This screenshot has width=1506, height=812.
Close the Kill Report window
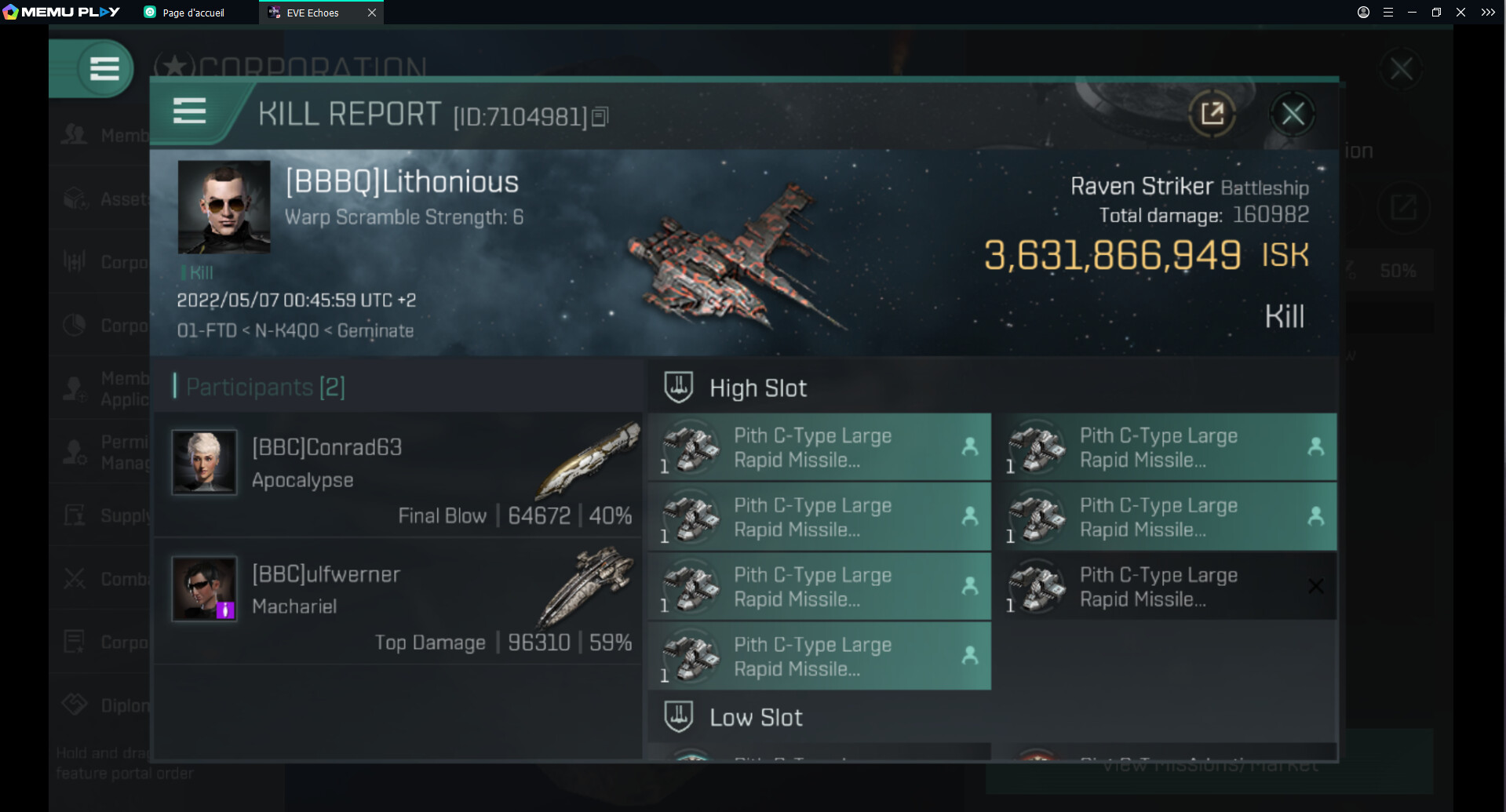(x=1292, y=115)
